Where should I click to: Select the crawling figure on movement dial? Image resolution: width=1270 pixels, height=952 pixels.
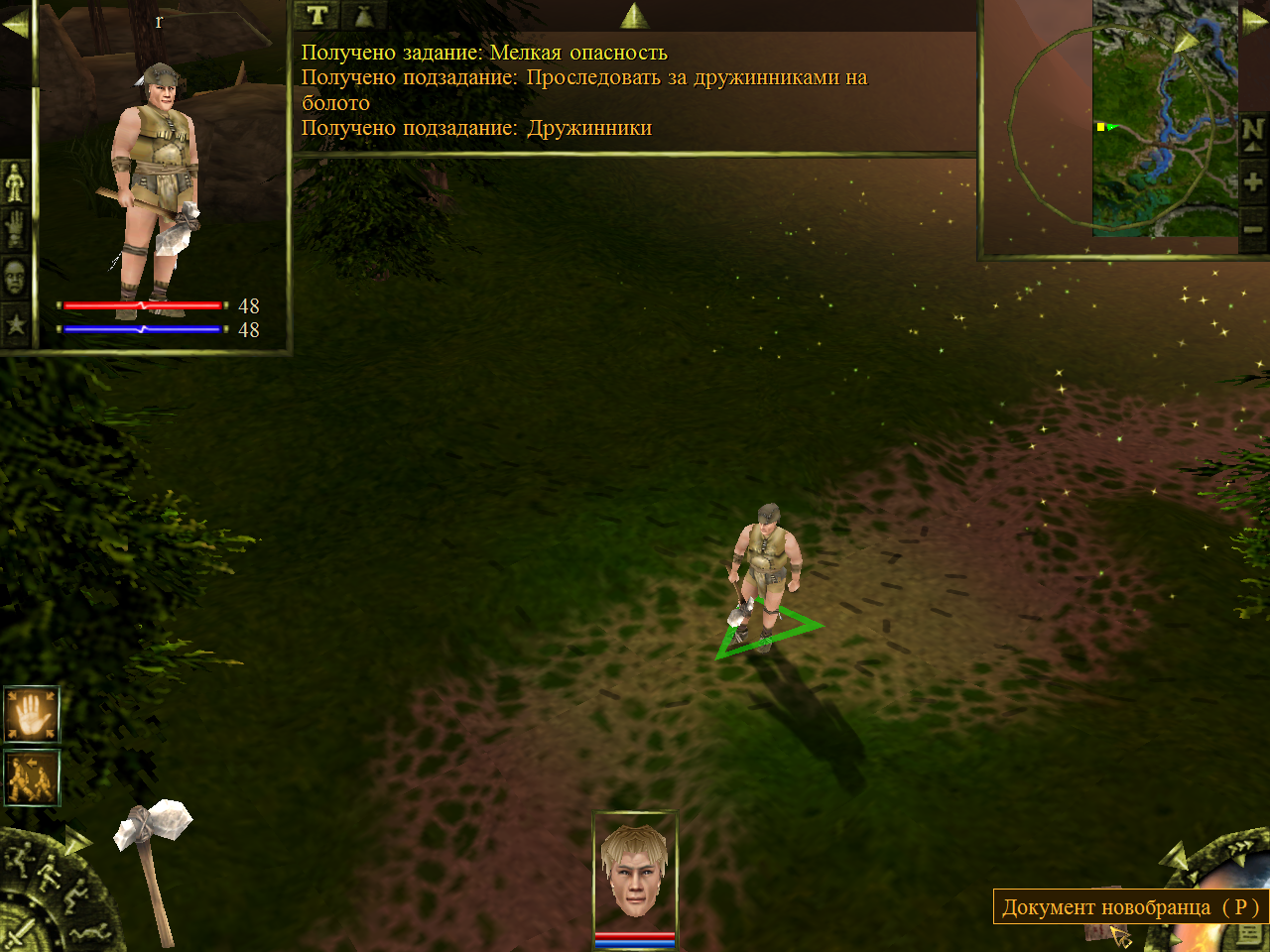89,932
